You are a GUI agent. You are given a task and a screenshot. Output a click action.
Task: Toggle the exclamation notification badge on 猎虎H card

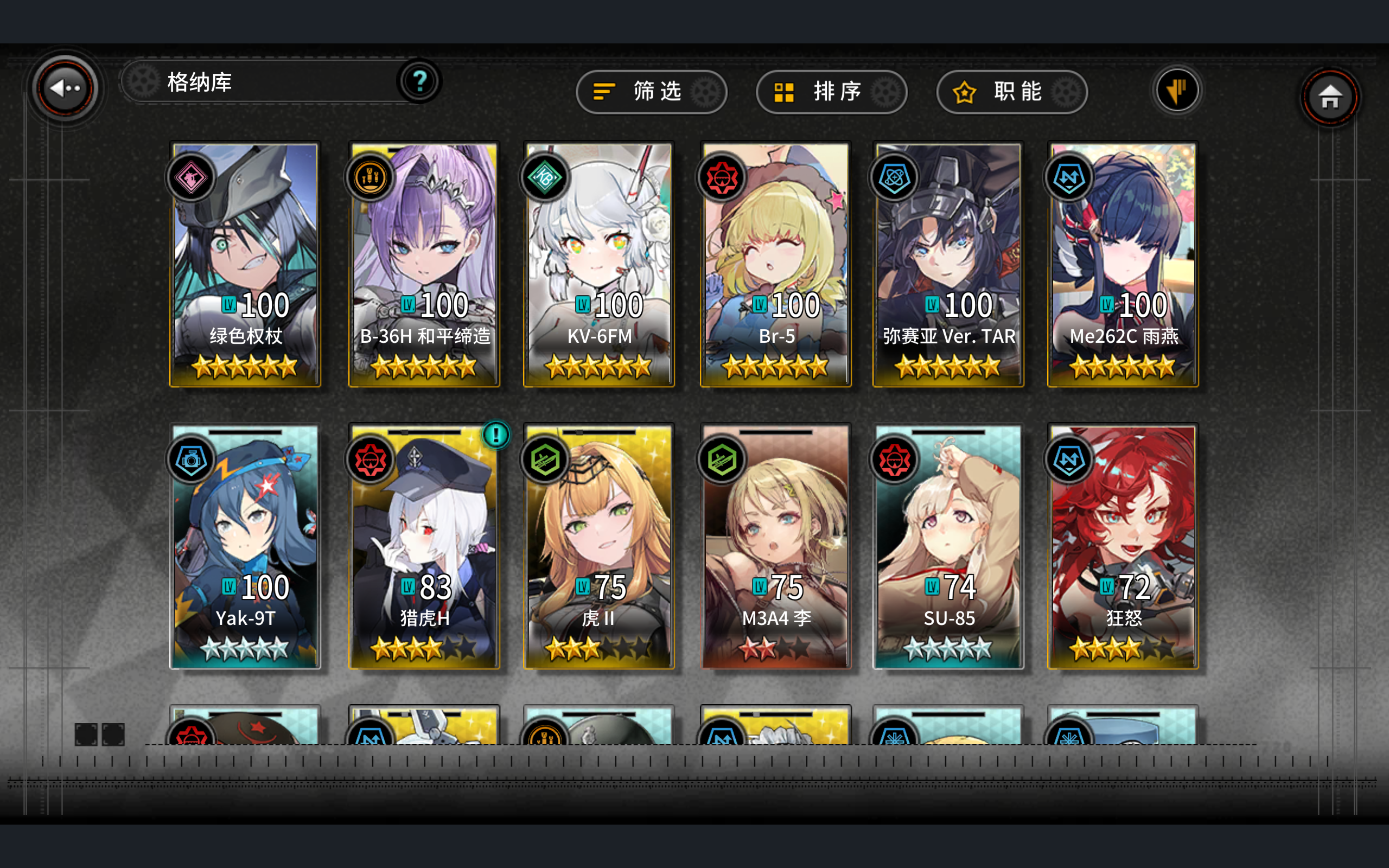[x=496, y=435]
